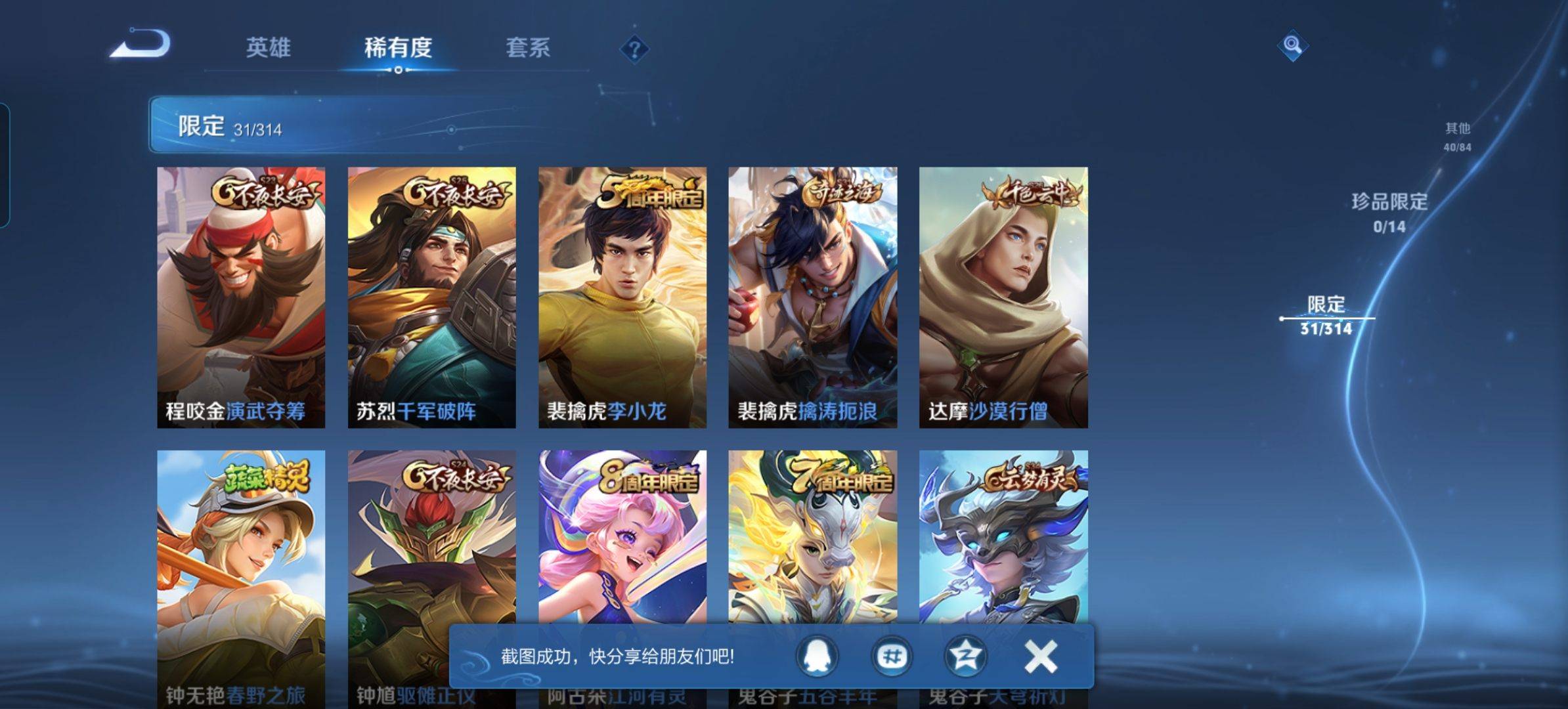
Task: Close the screenshot share popup
Action: (1040, 656)
